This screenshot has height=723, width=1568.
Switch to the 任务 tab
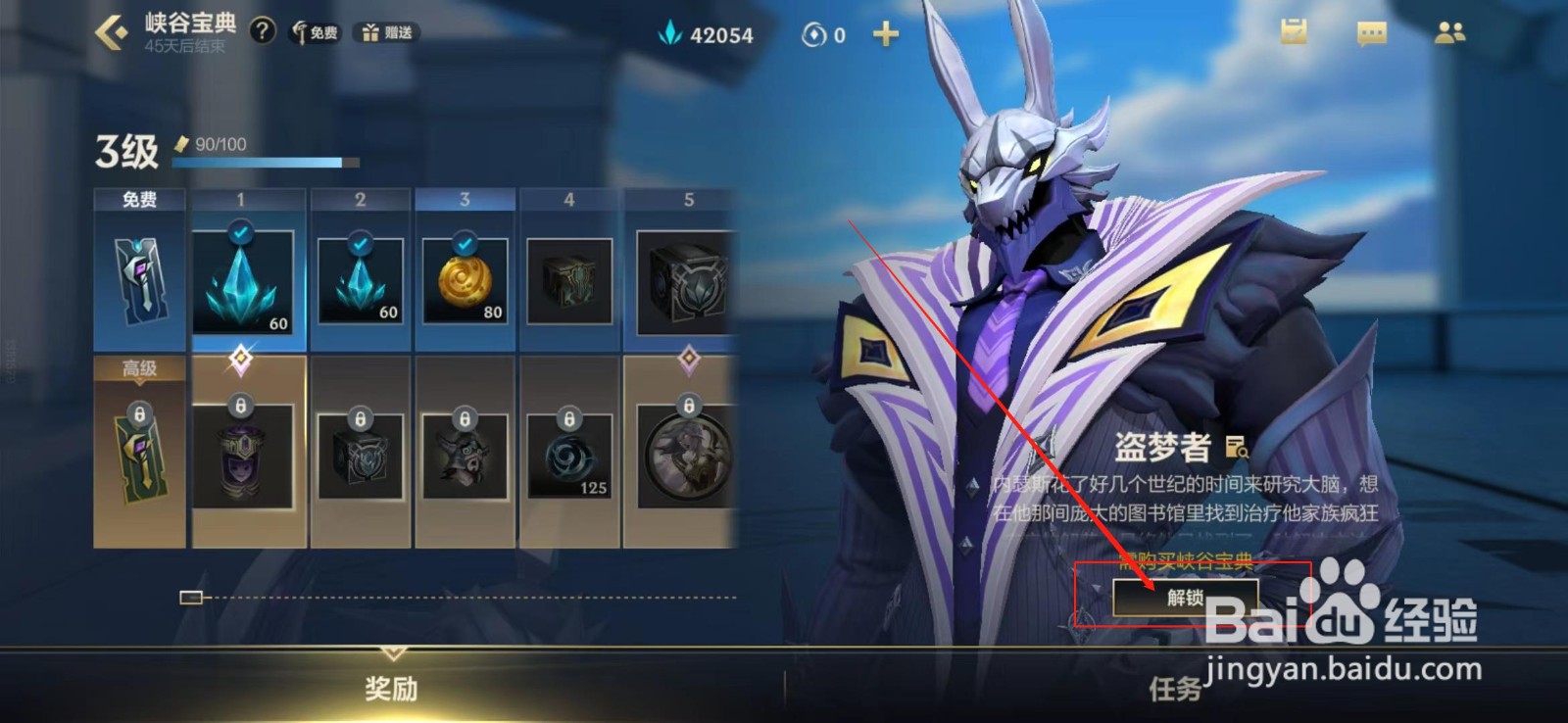[x=1176, y=688]
